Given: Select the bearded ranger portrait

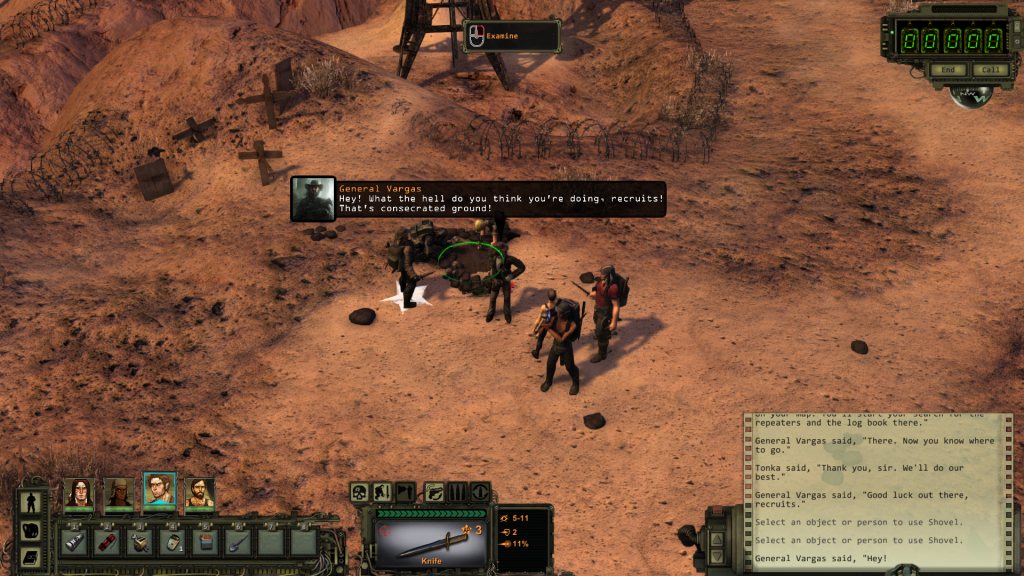Looking at the screenshot, I should tap(199, 492).
